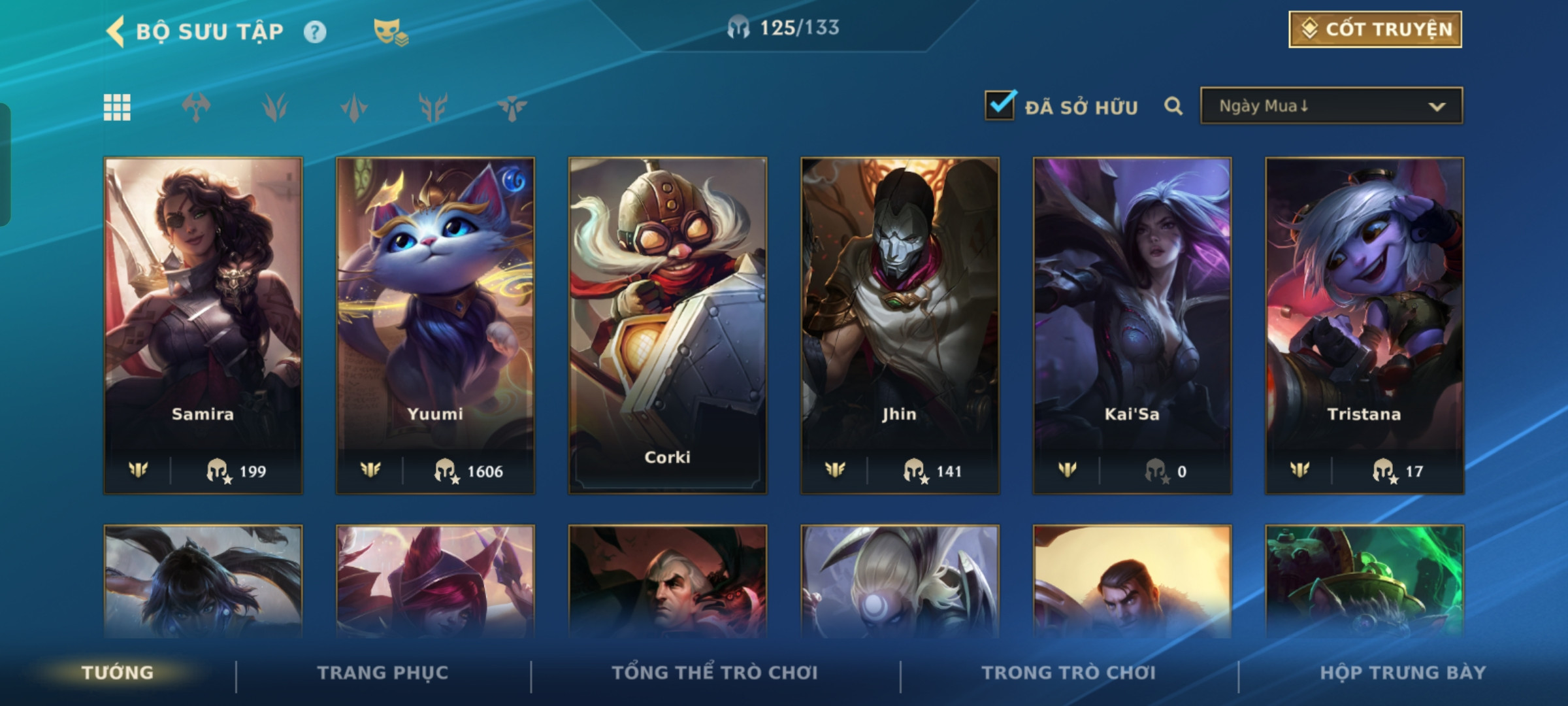
Task: Show the Hộp Trưng Bày tab
Action: [x=1403, y=673]
